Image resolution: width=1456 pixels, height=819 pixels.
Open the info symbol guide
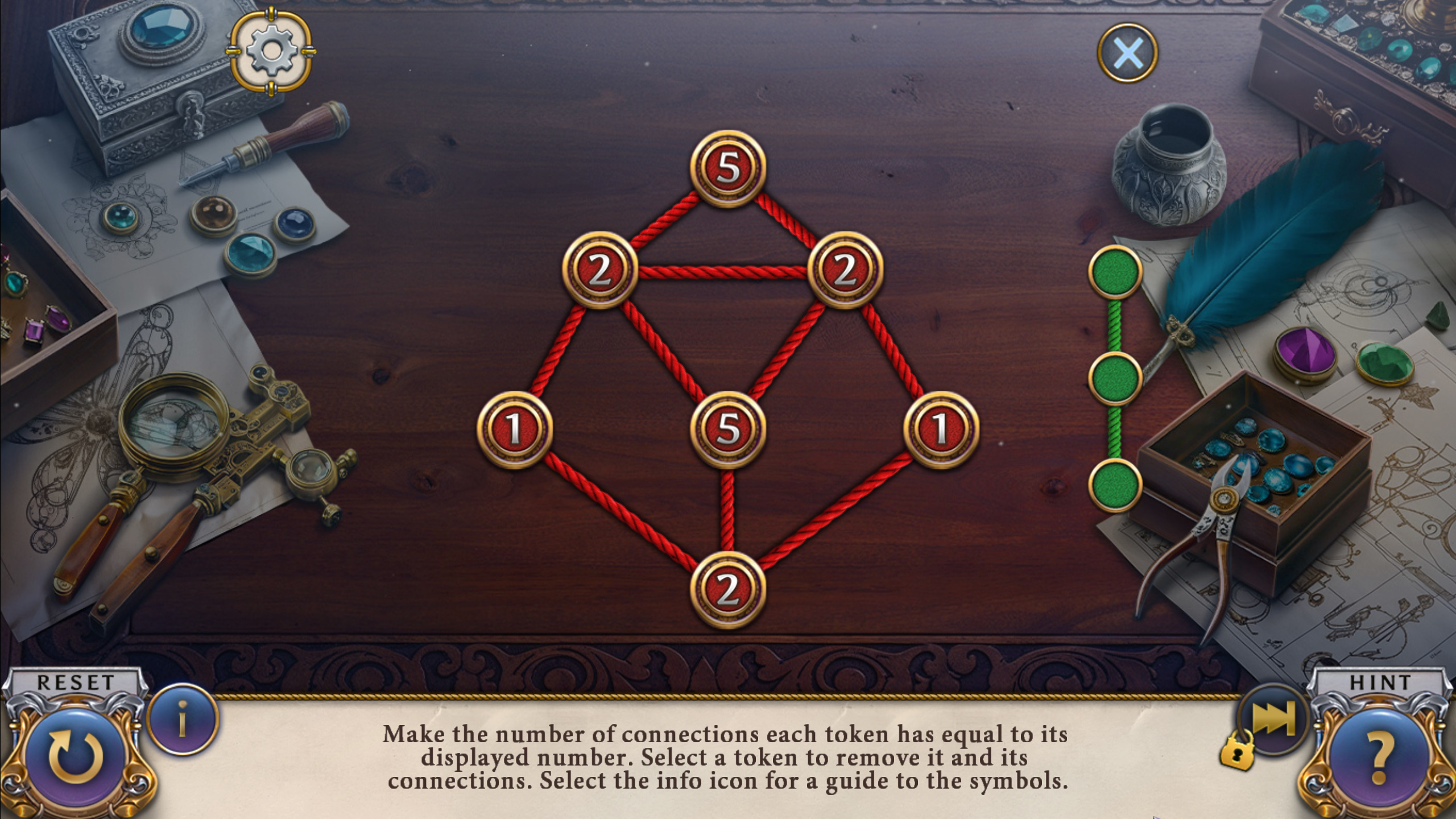tap(183, 719)
